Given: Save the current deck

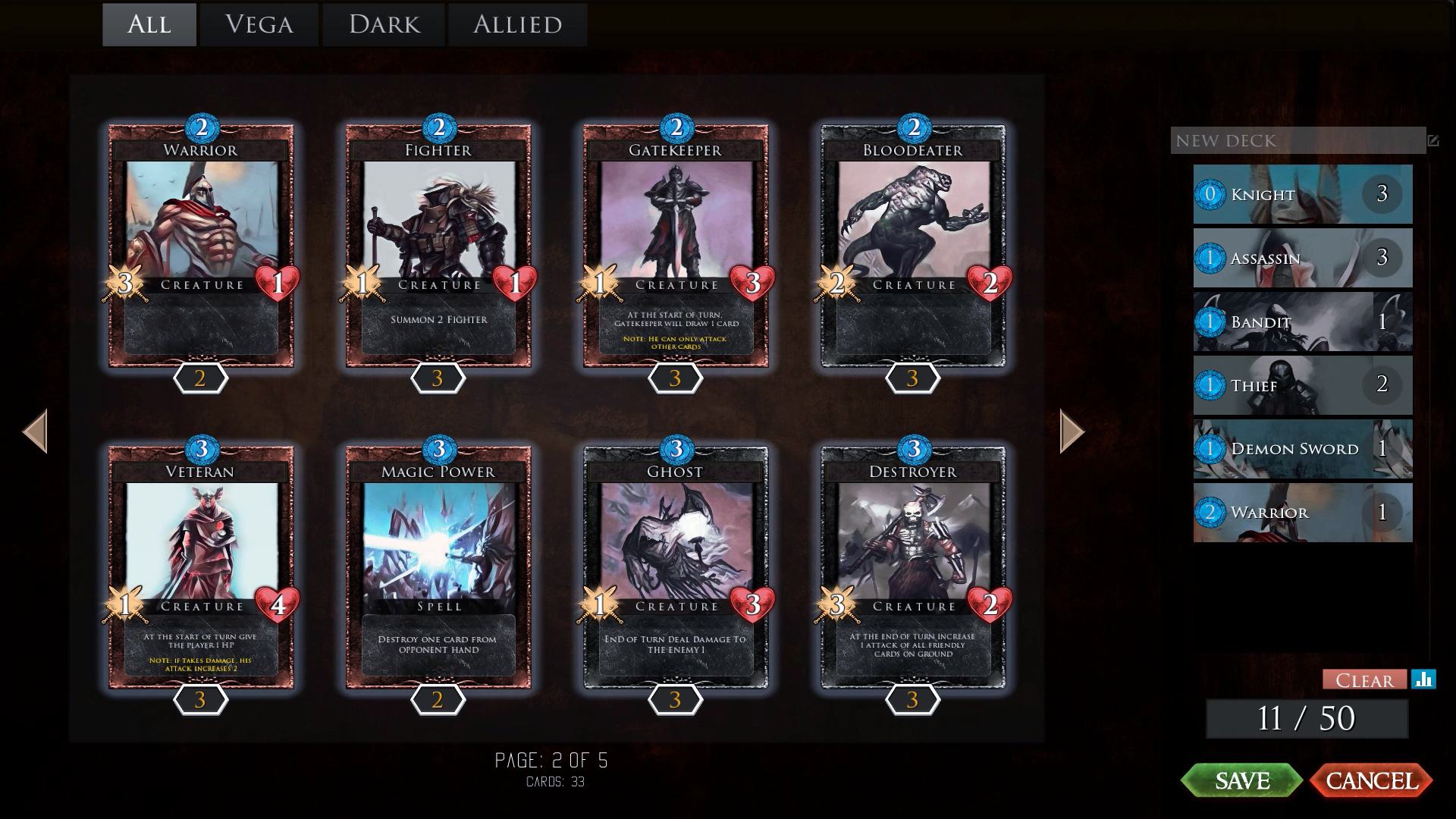Looking at the screenshot, I should coord(1244,780).
